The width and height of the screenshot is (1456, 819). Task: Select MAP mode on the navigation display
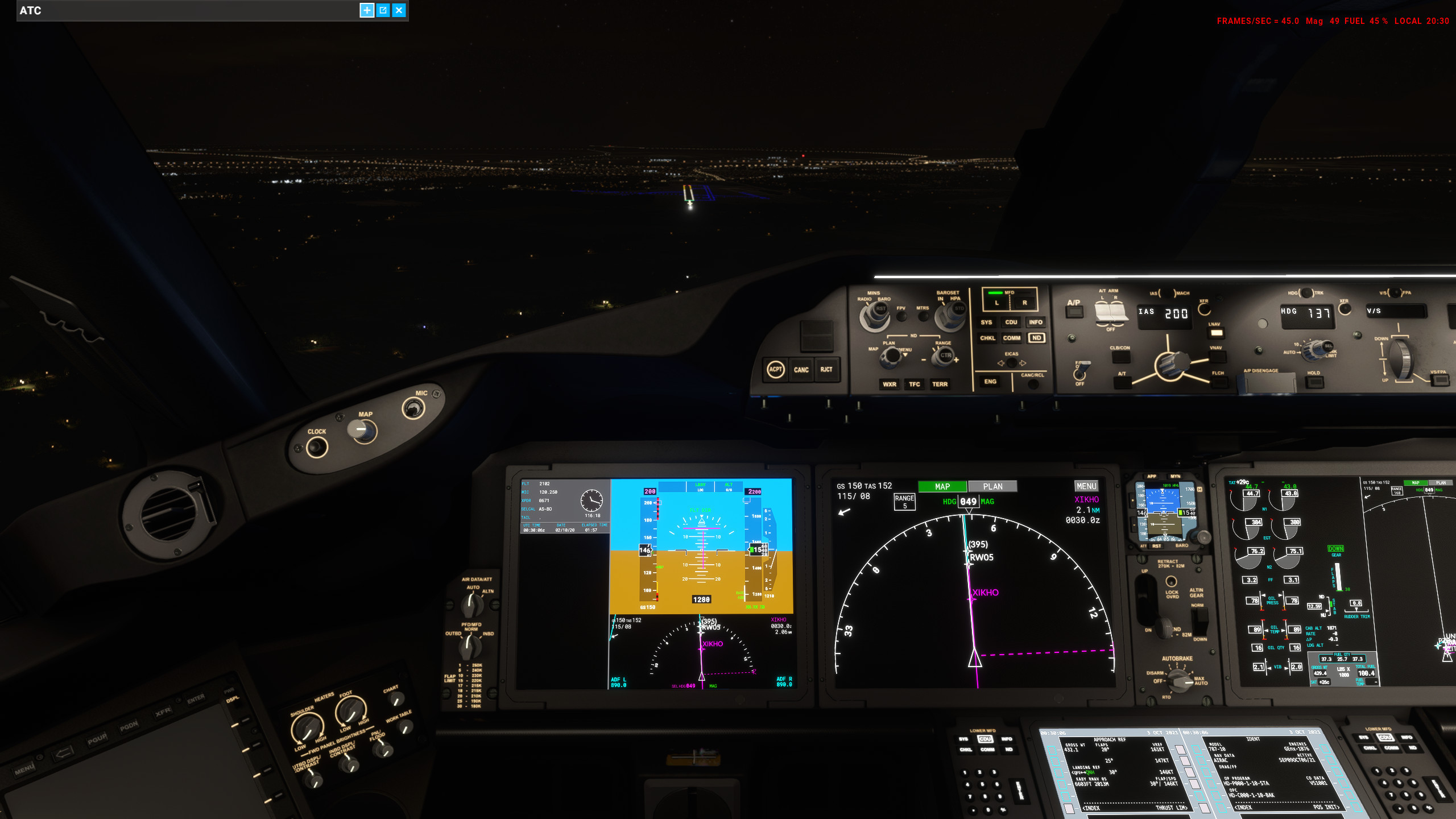click(x=943, y=486)
